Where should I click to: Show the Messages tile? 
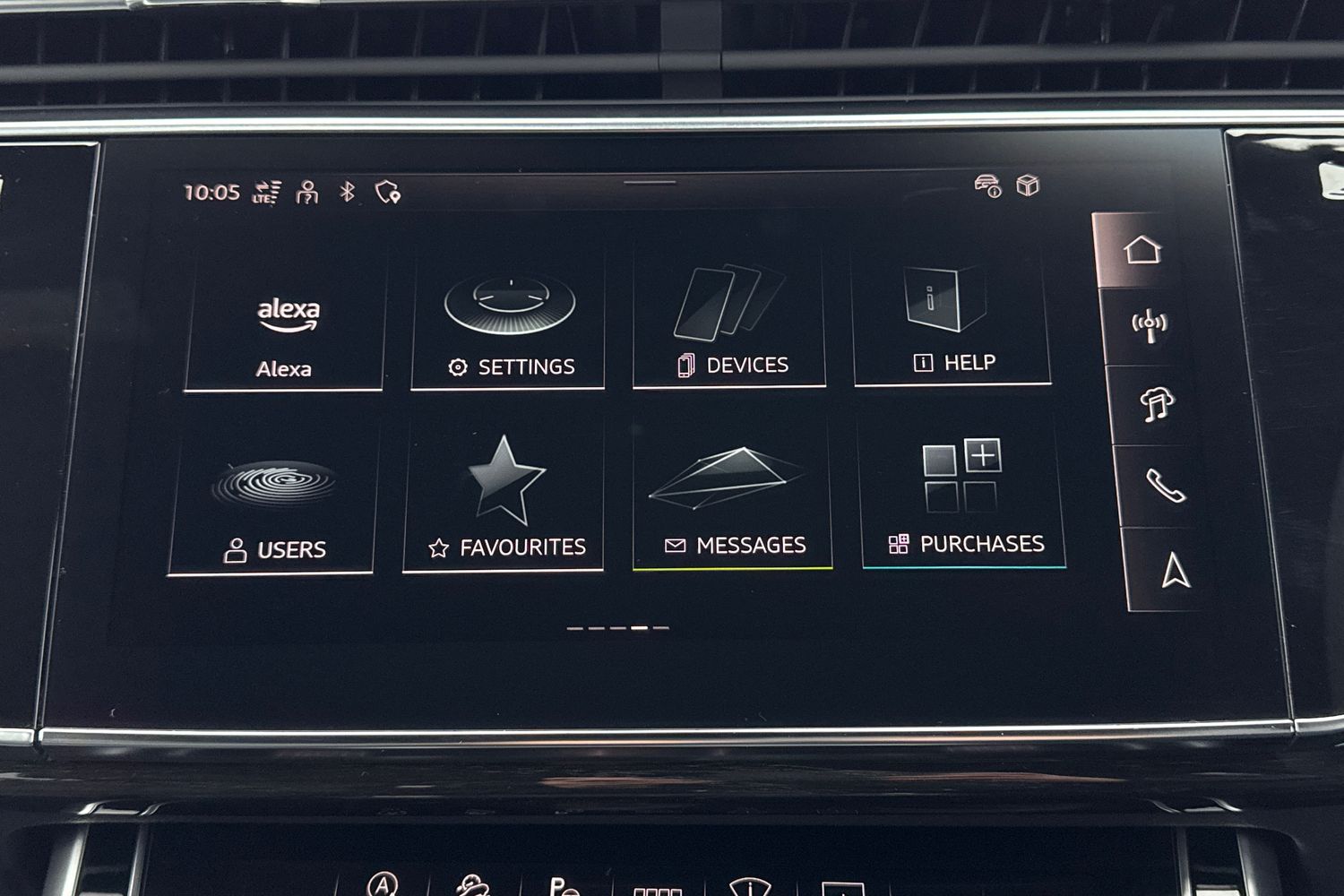[x=733, y=502]
